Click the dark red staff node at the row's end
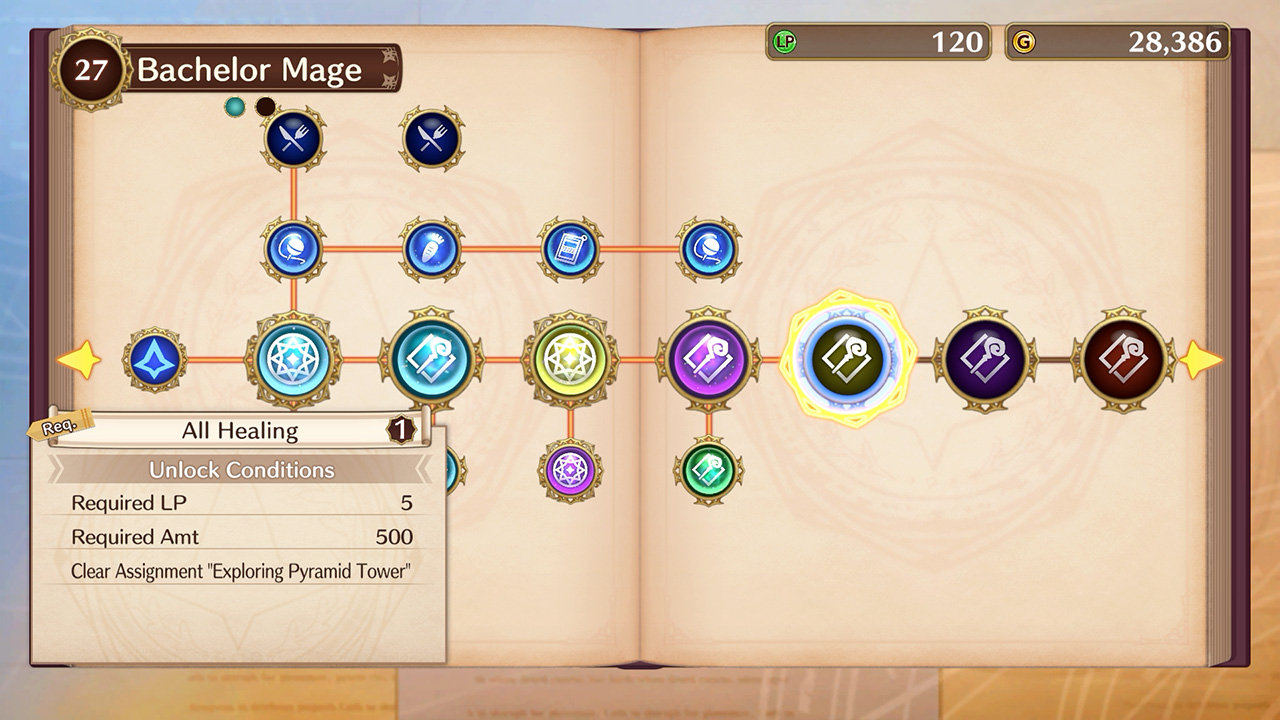Viewport: 1280px width, 720px height. tap(1120, 360)
